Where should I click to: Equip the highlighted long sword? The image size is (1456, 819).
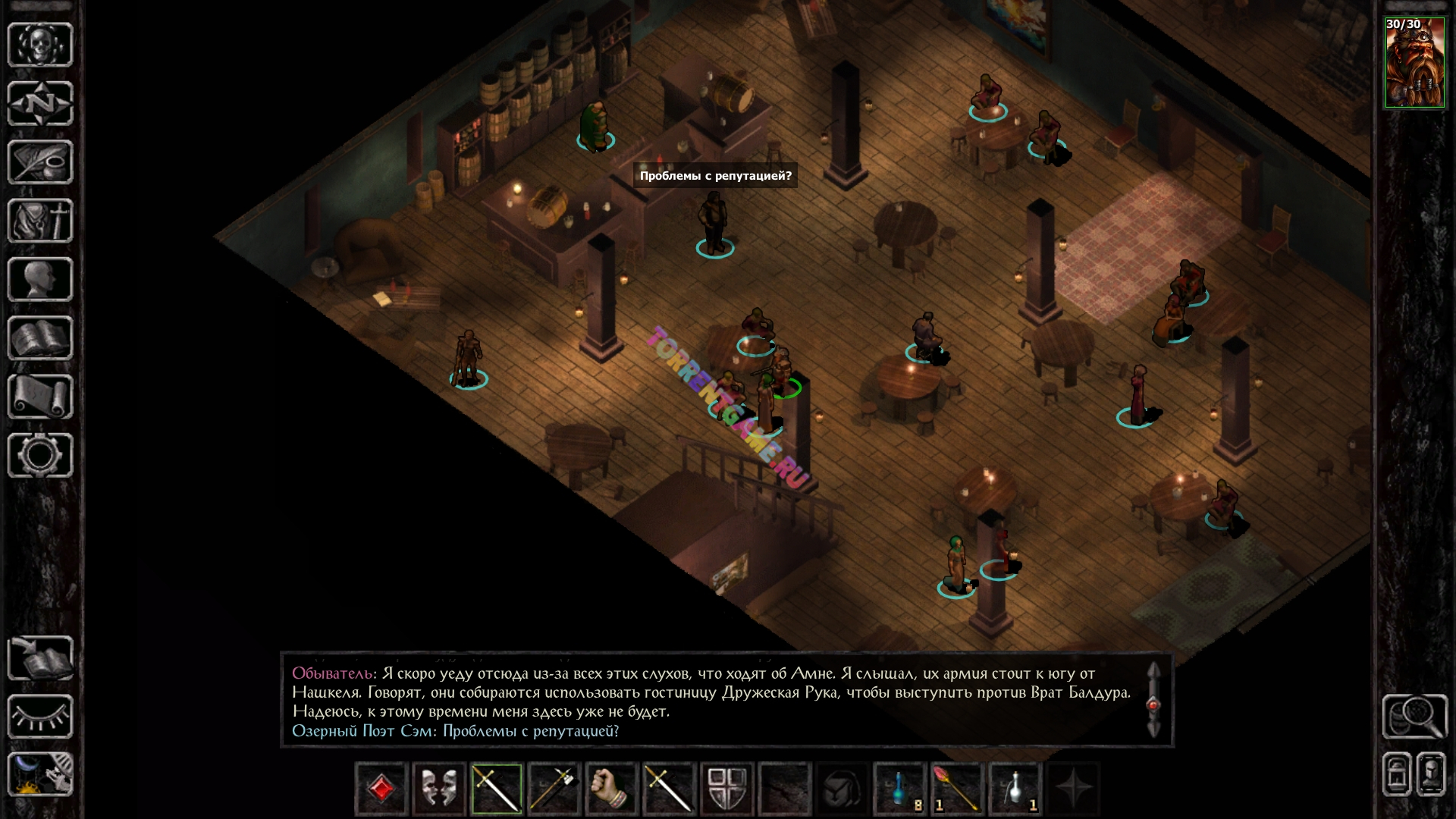point(497,789)
